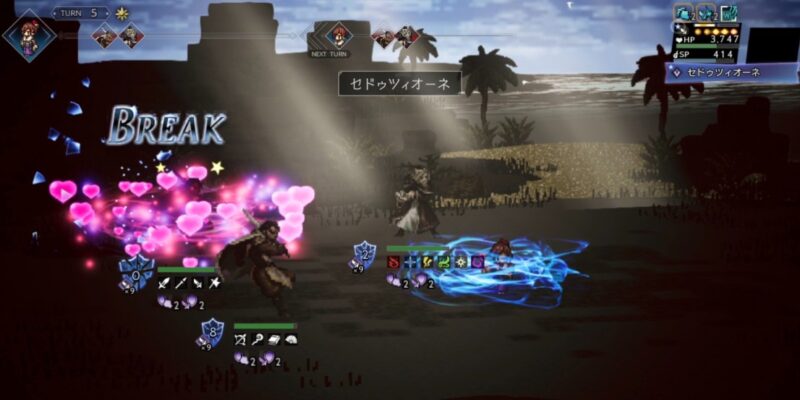
Task: Select the bow weakness icon under the 8-shield enemy
Action: tap(241, 340)
